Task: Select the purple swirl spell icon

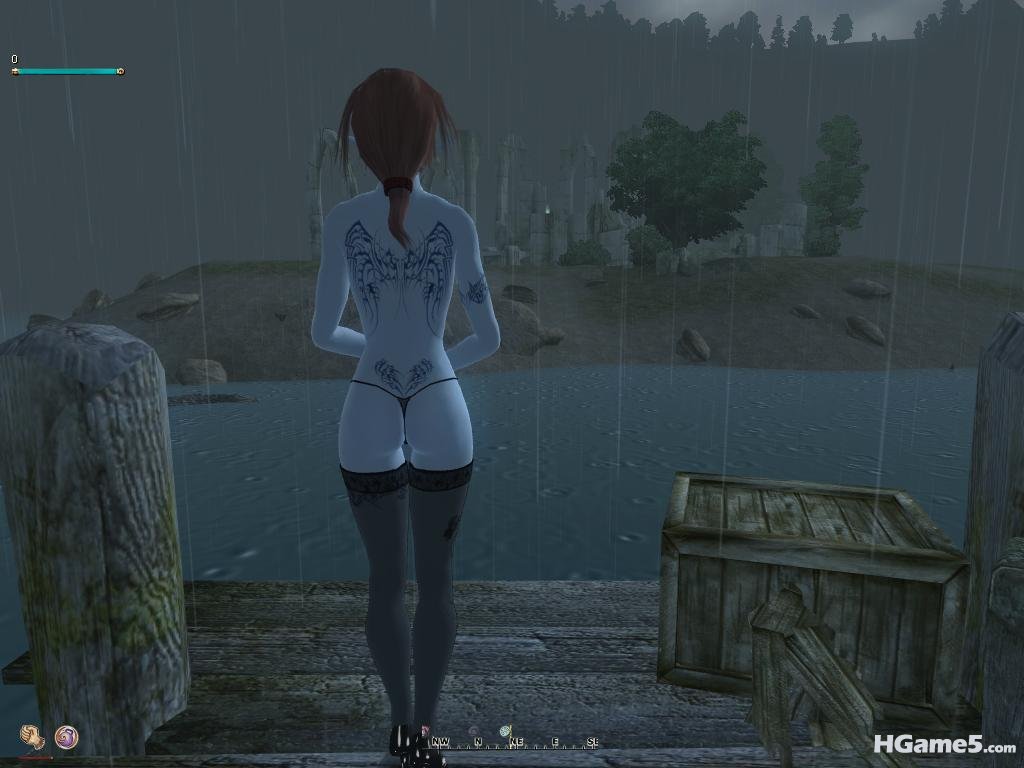Action: pyautogui.click(x=66, y=737)
